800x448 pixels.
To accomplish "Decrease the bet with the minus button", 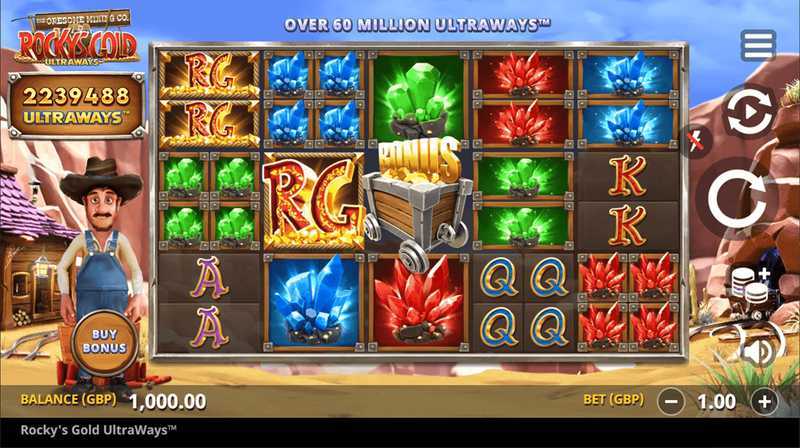I will pyautogui.click(x=673, y=402).
